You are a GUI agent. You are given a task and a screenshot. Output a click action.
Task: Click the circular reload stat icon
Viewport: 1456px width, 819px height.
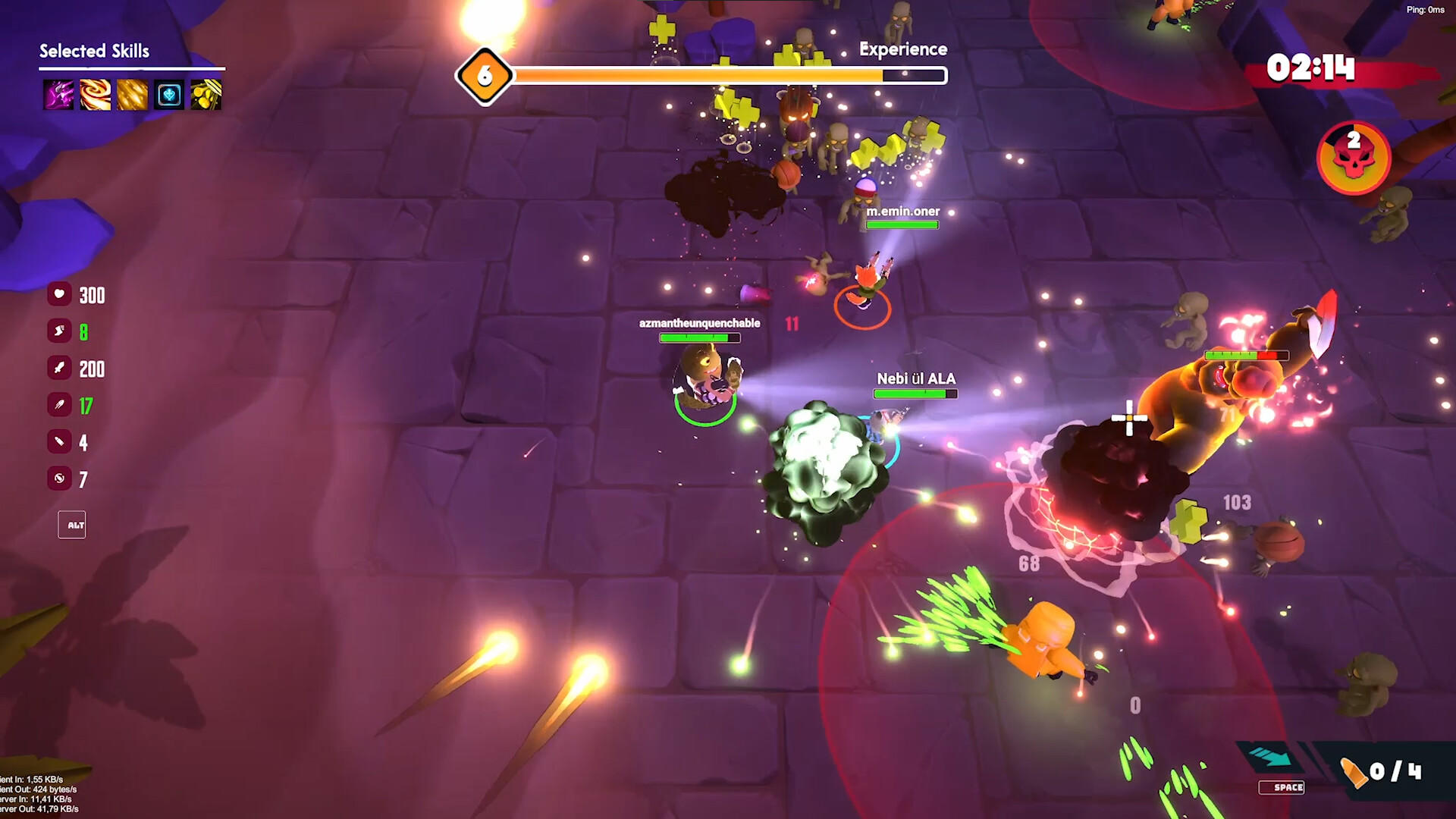(59, 478)
